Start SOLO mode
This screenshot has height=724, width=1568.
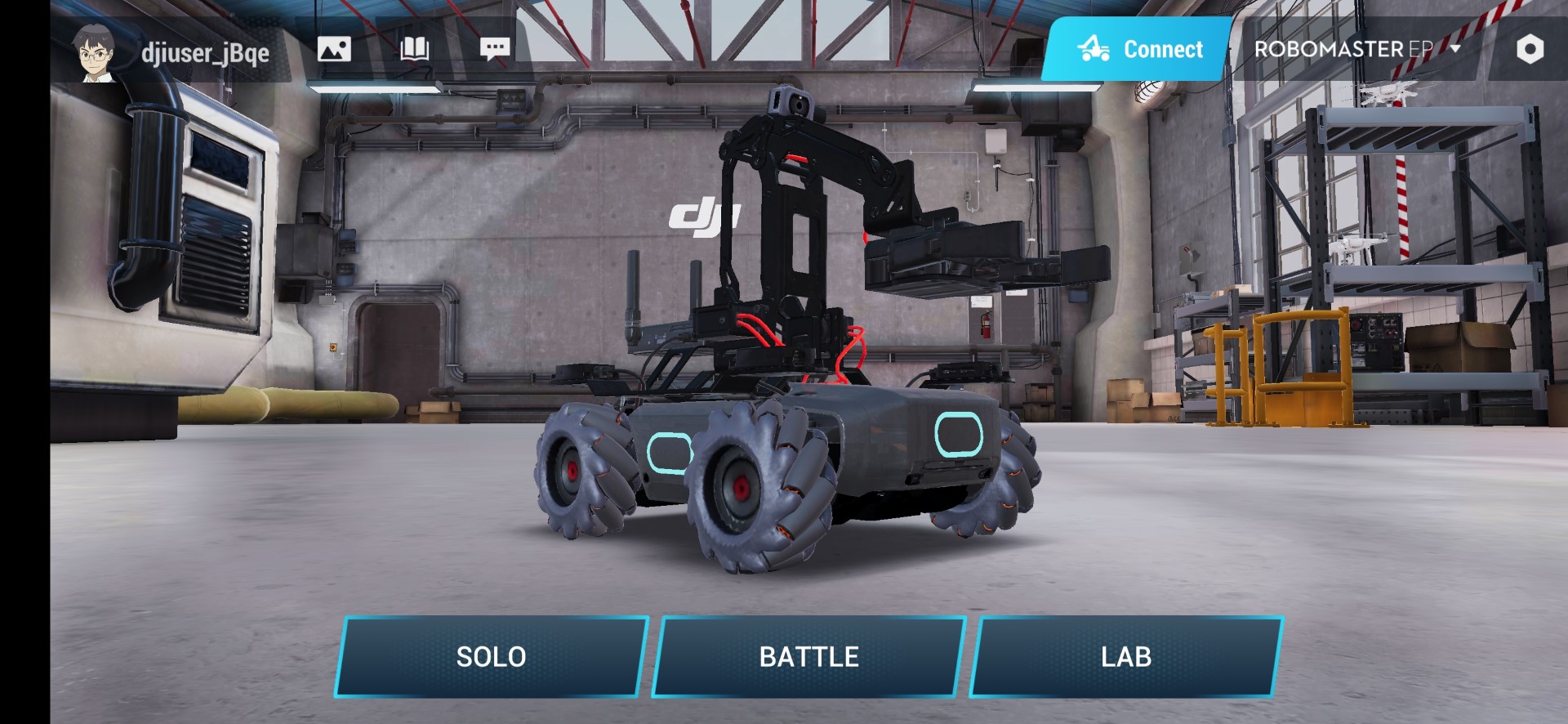click(x=492, y=656)
